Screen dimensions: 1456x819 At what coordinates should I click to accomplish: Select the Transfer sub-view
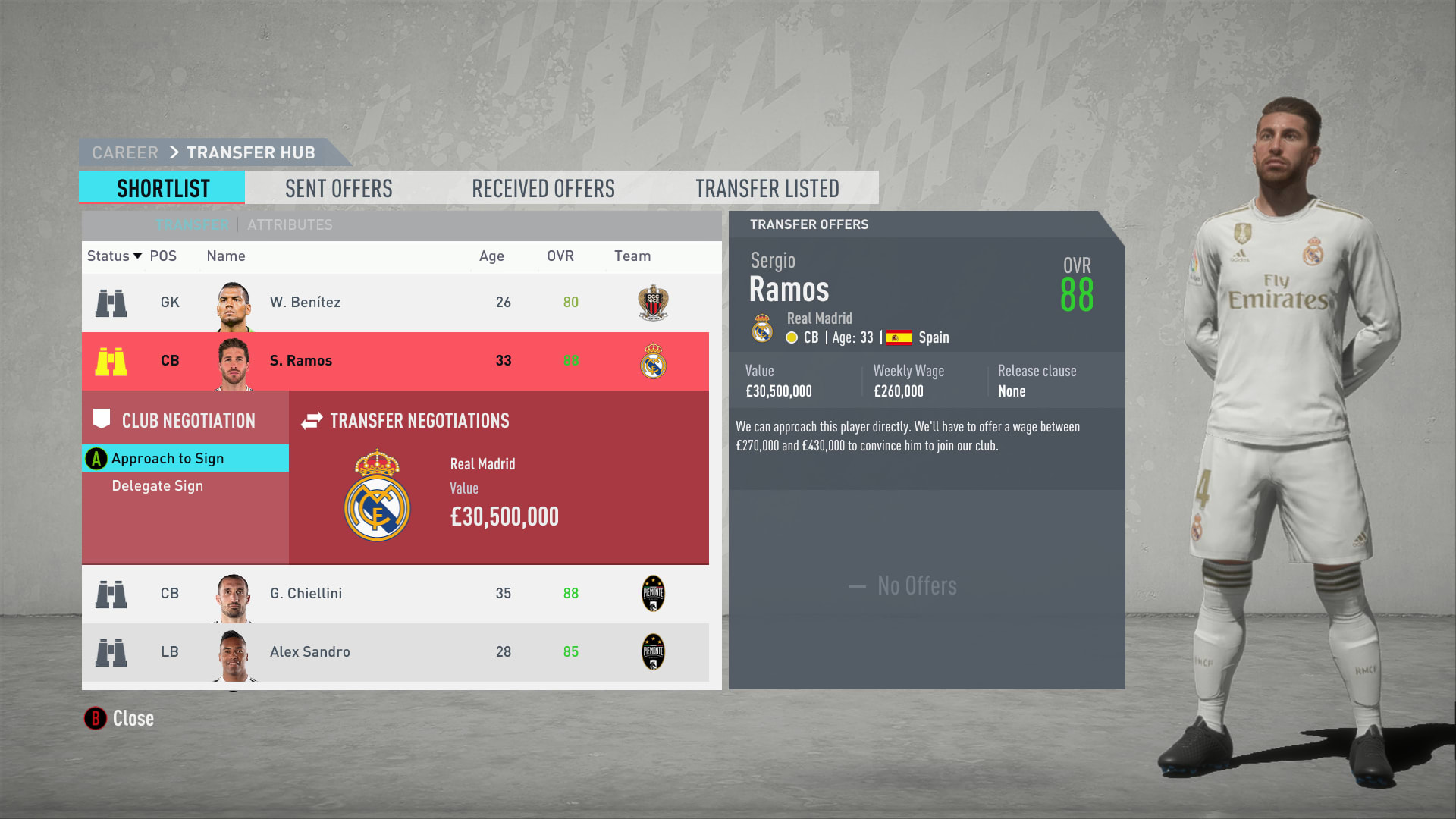point(192,225)
